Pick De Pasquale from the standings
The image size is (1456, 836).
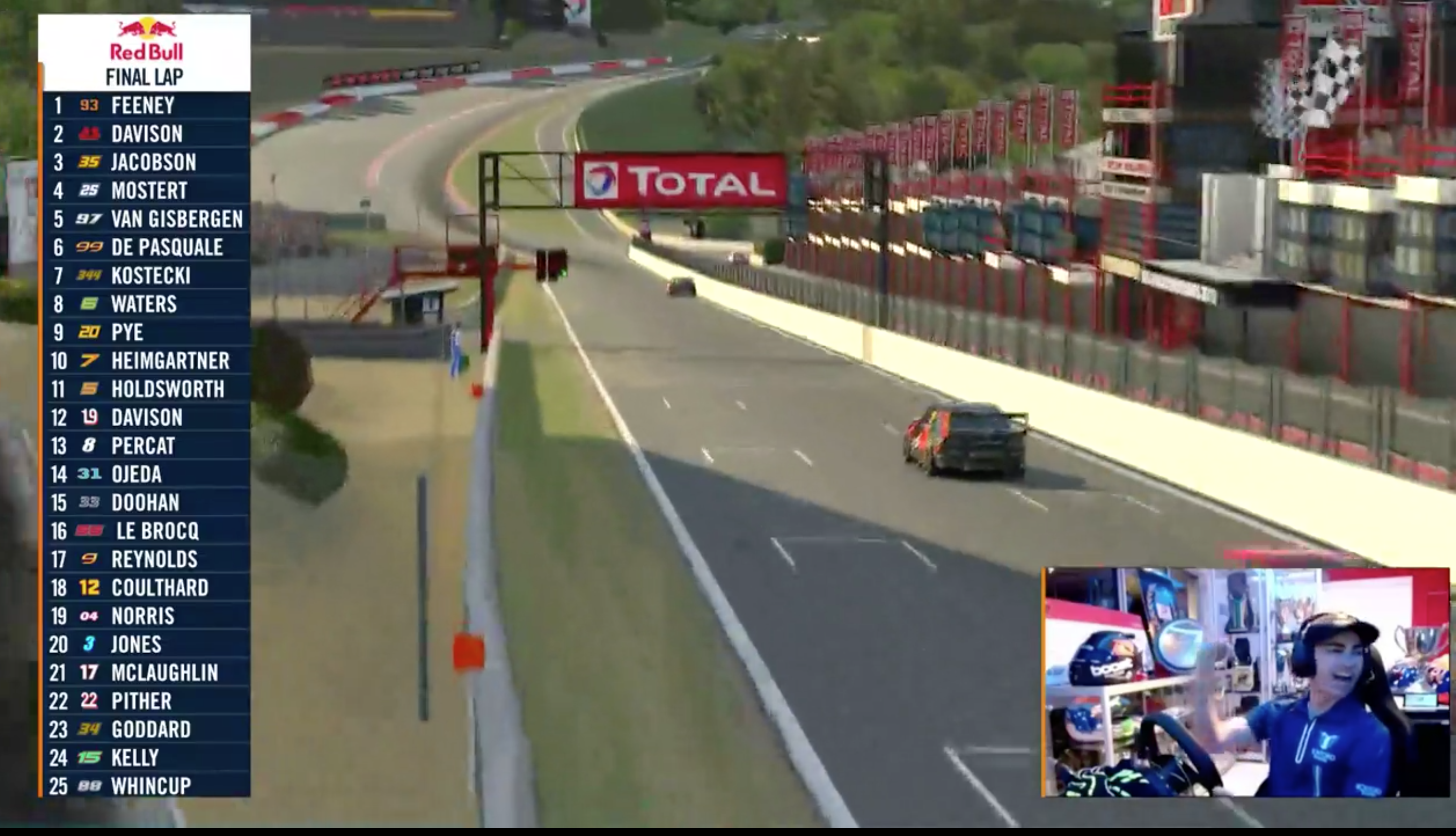tap(146, 248)
